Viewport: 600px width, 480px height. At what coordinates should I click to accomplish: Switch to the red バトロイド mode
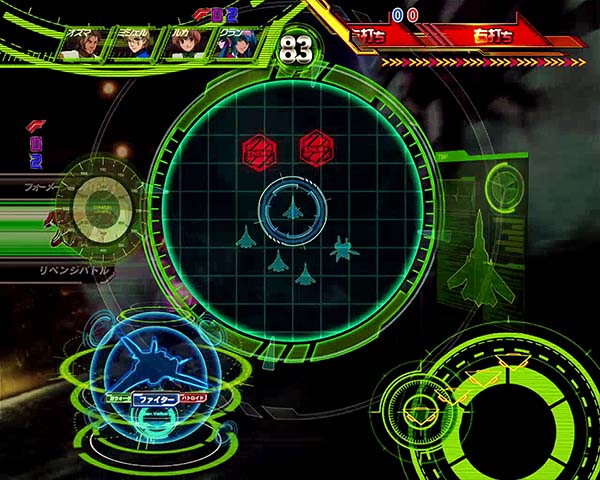click(193, 397)
